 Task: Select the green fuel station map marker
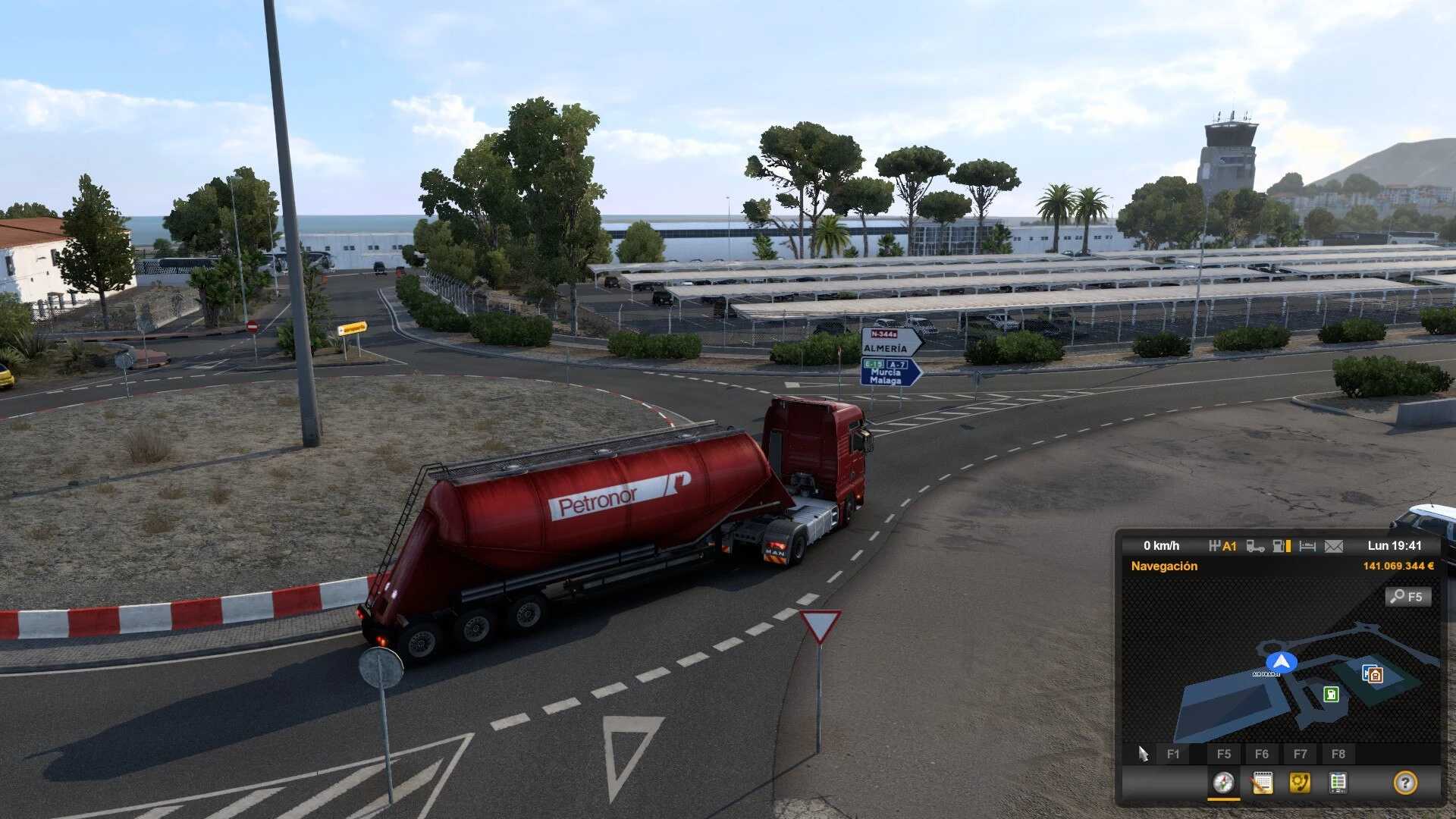click(x=1331, y=694)
